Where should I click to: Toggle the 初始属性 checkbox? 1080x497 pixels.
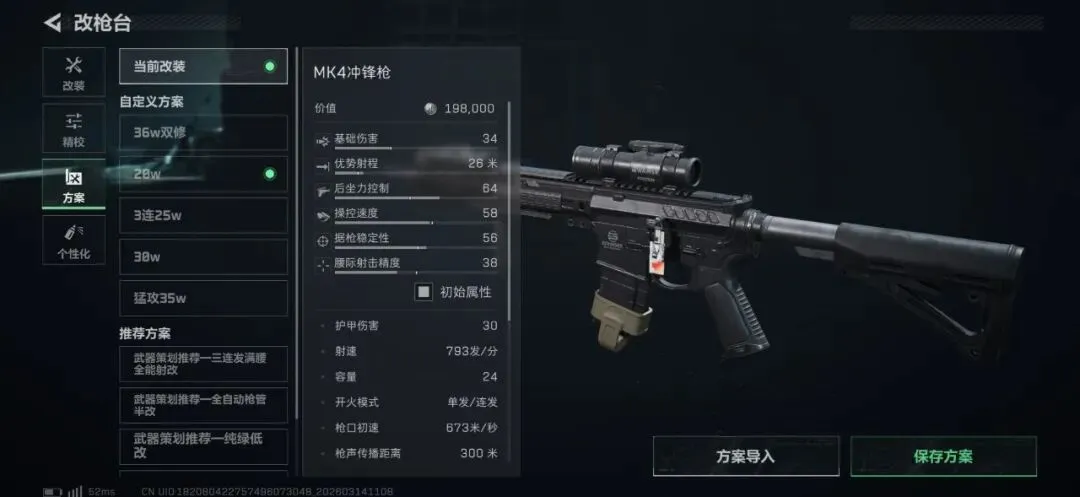[x=424, y=292]
